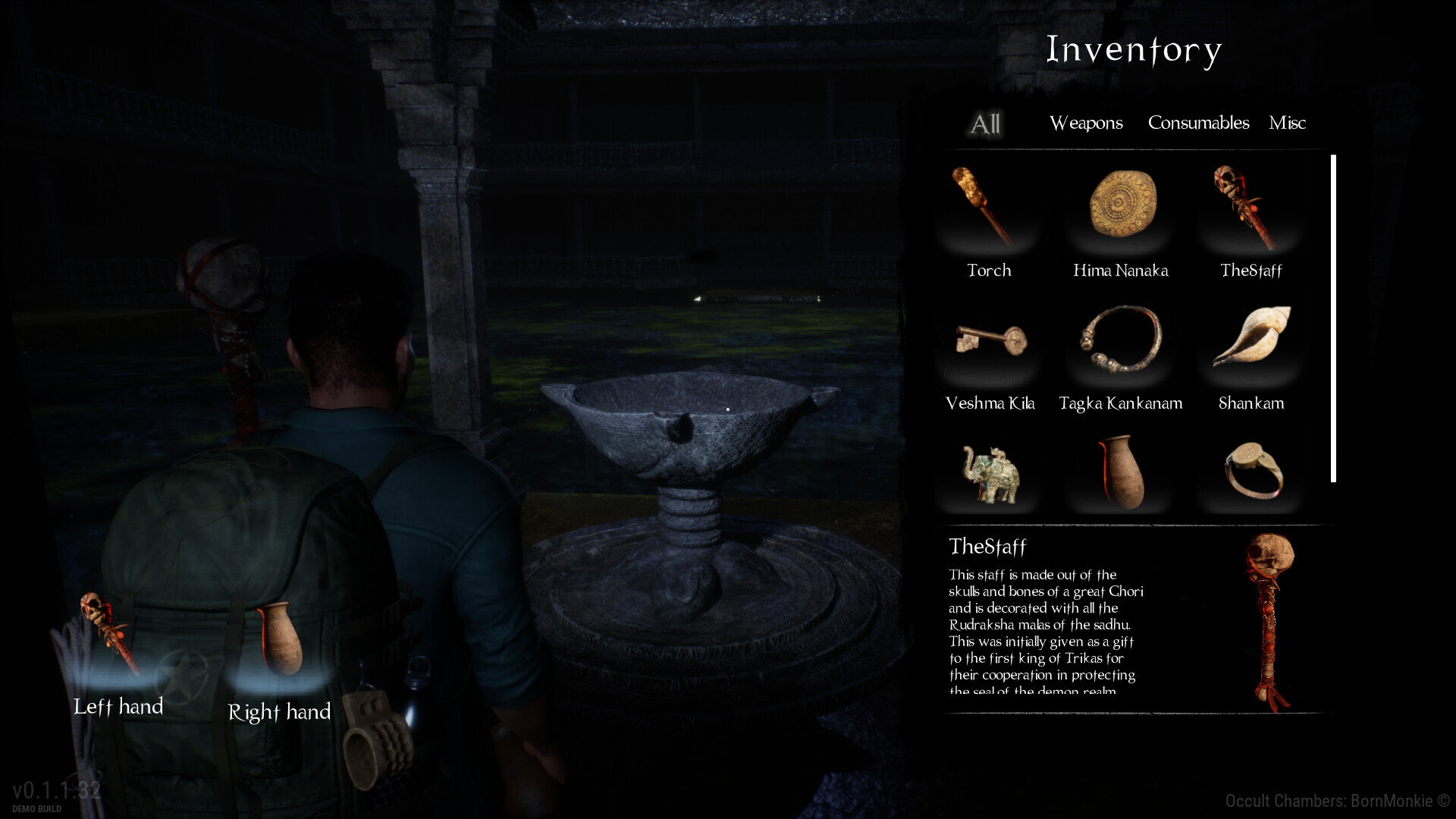Image resolution: width=1456 pixels, height=819 pixels.
Task: Click the vase in Right hand slot
Action: [x=283, y=637]
